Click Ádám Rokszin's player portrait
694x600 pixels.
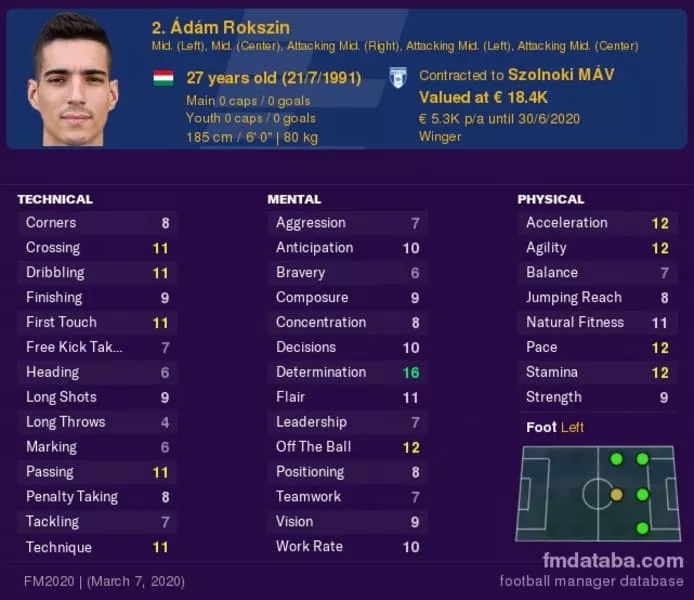point(73,80)
